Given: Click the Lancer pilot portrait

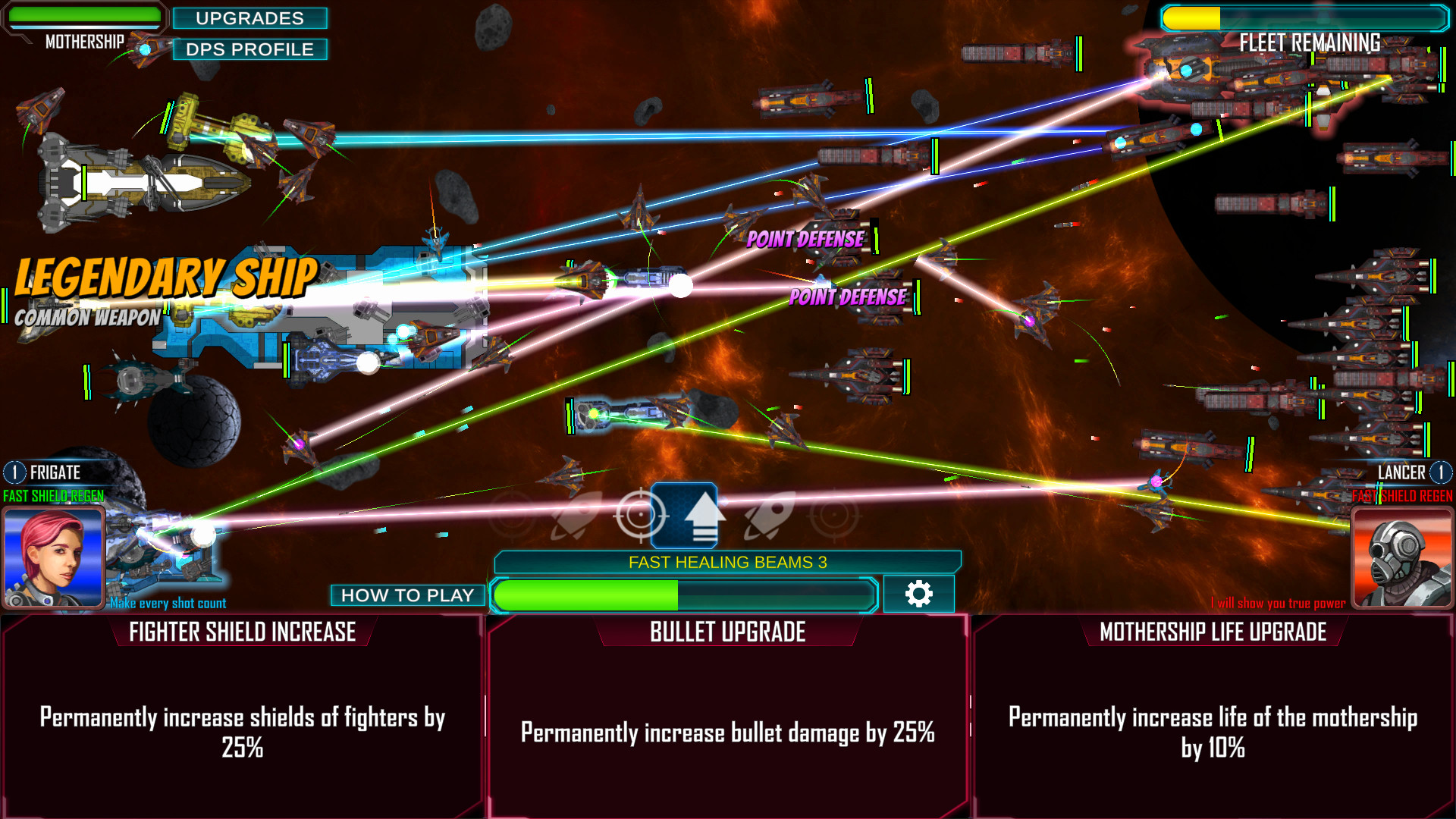Looking at the screenshot, I should (1404, 556).
